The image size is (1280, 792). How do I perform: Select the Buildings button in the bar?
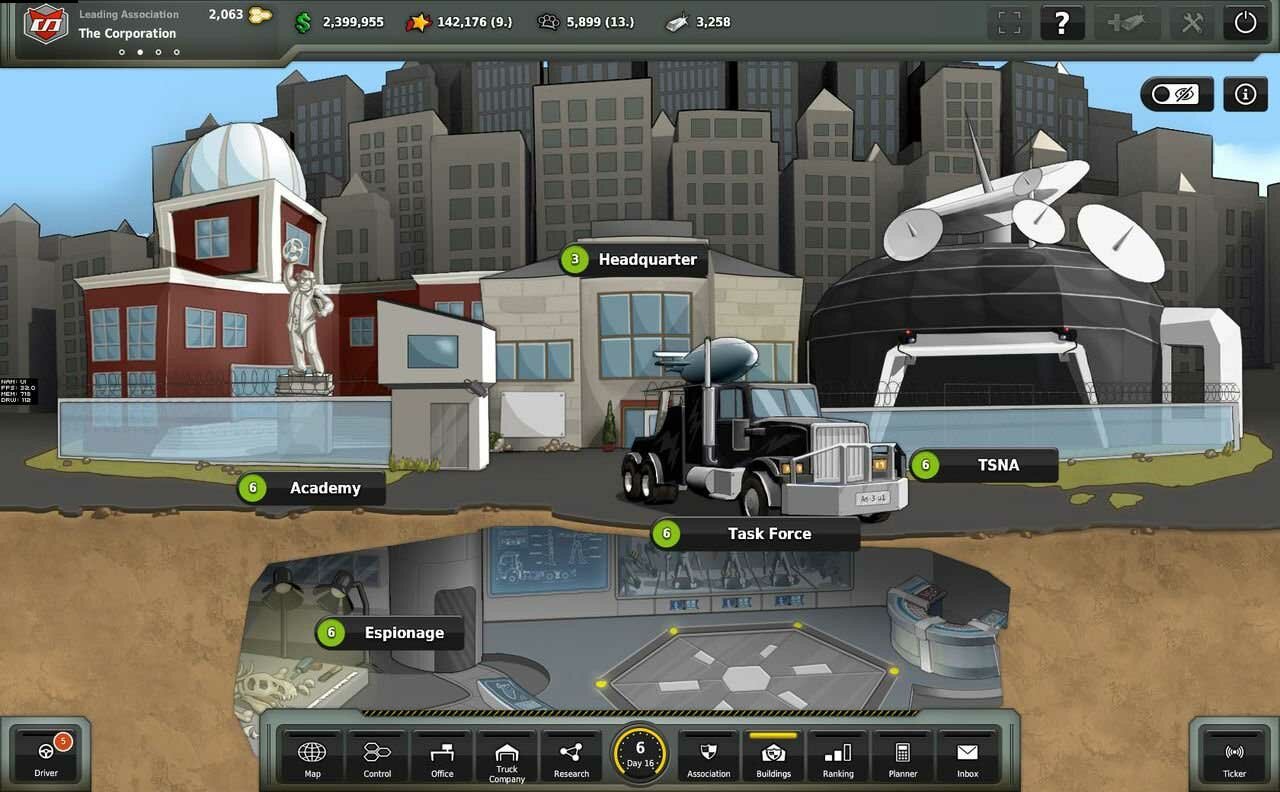click(773, 757)
